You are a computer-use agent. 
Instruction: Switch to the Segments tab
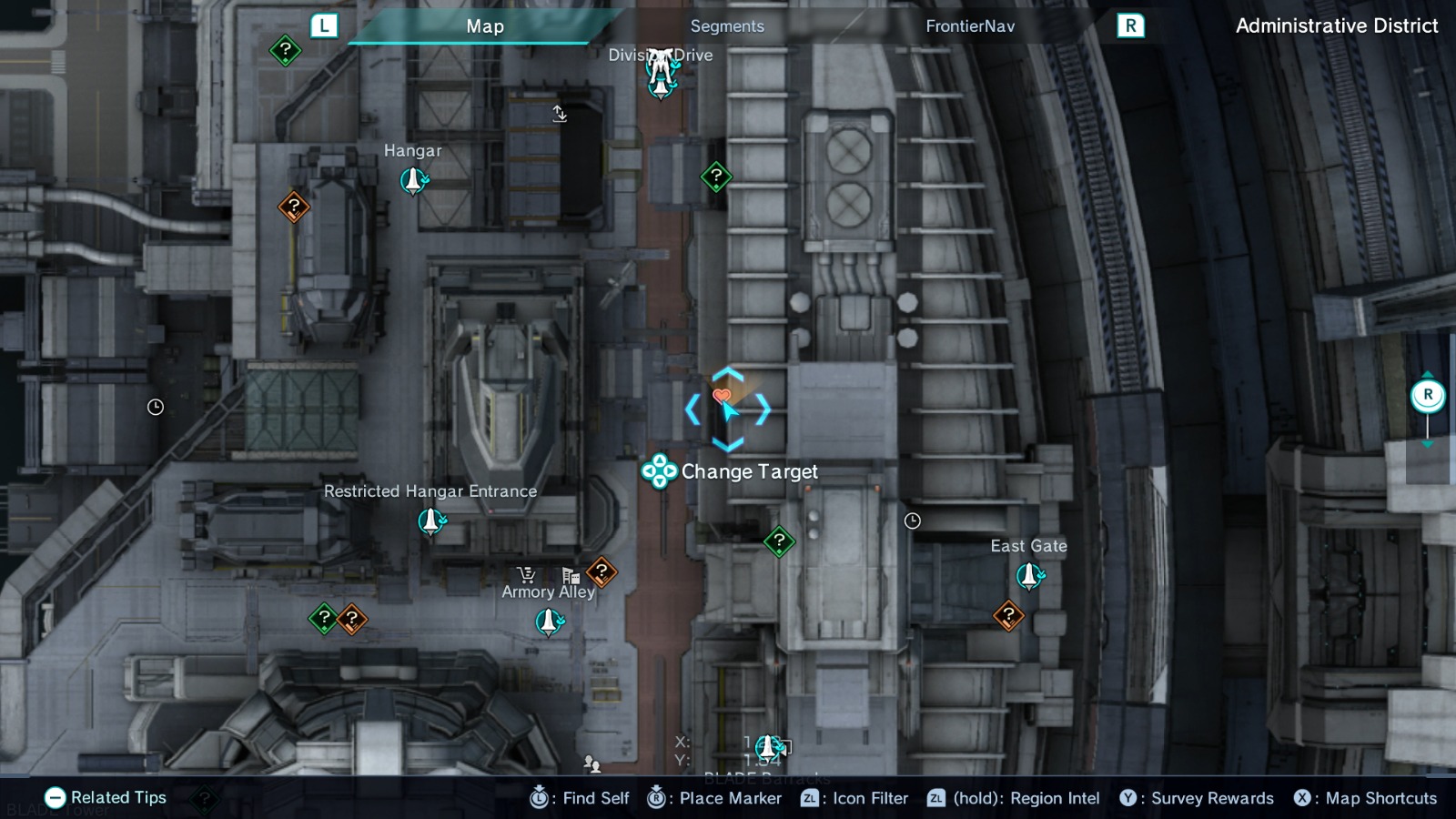point(726,26)
